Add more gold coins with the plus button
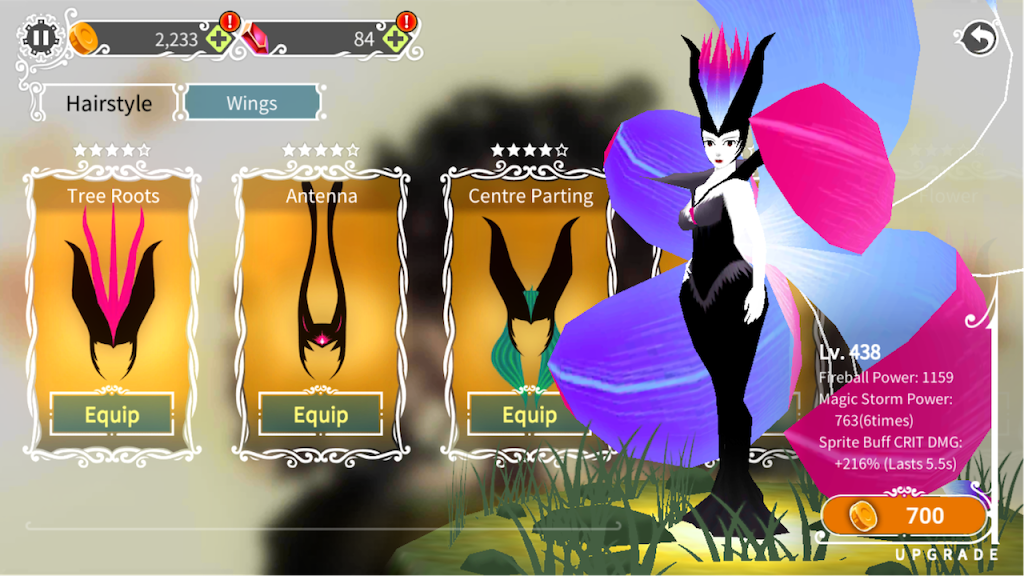The width and height of the screenshot is (1024, 576). tap(219, 40)
